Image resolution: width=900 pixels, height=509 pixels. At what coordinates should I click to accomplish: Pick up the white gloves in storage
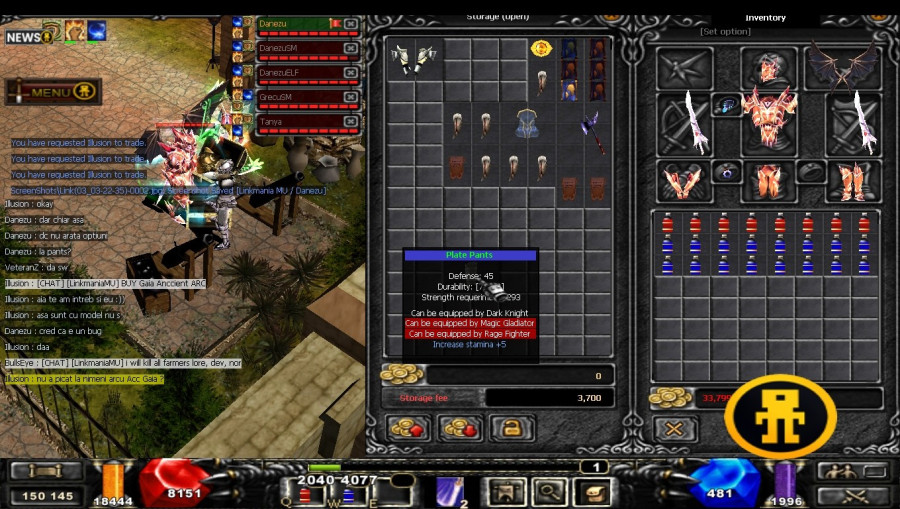click(x=414, y=58)
